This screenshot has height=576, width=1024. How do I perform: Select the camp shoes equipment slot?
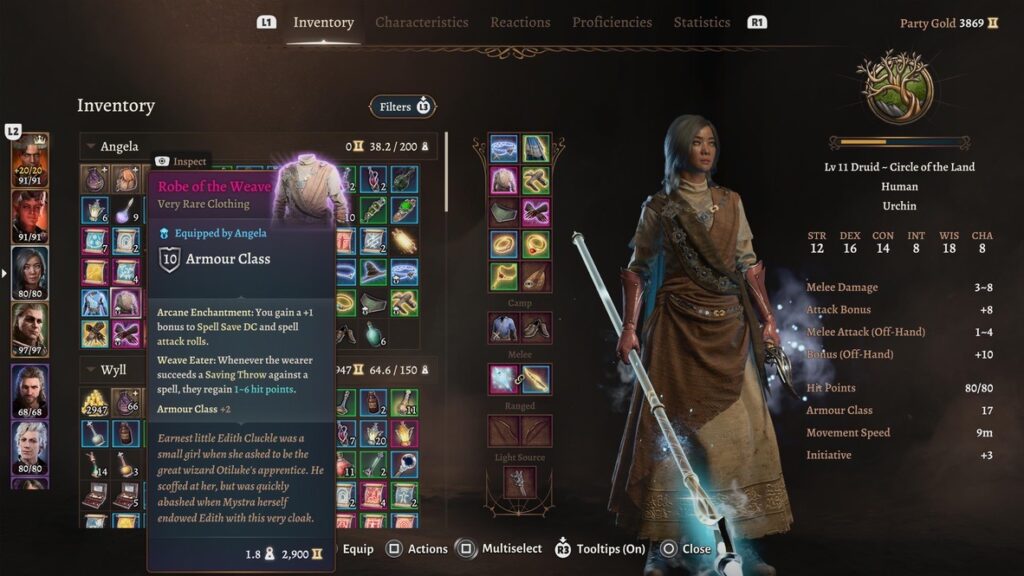click(536, 327)
